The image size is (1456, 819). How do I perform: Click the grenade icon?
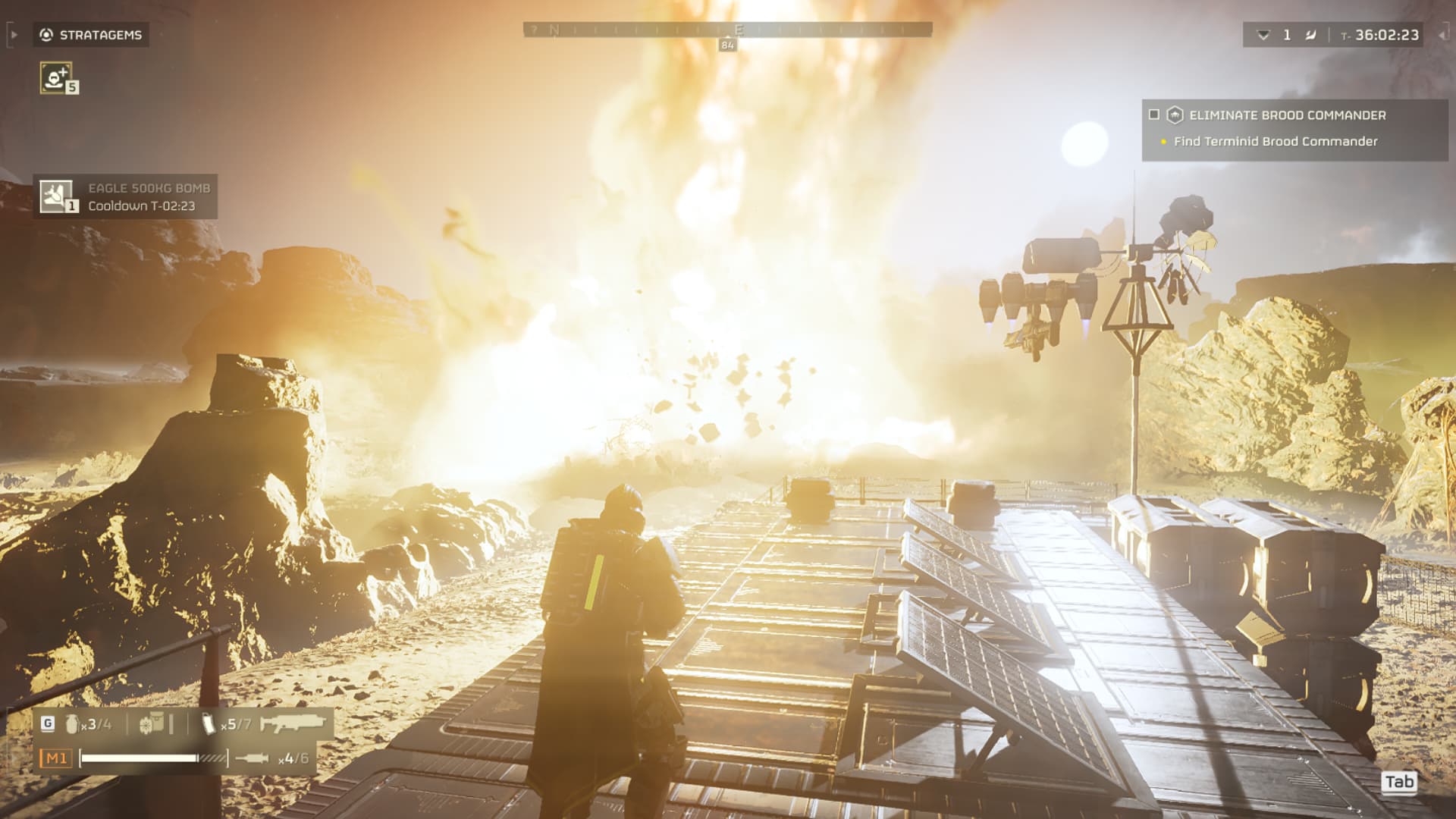point(73,723)
